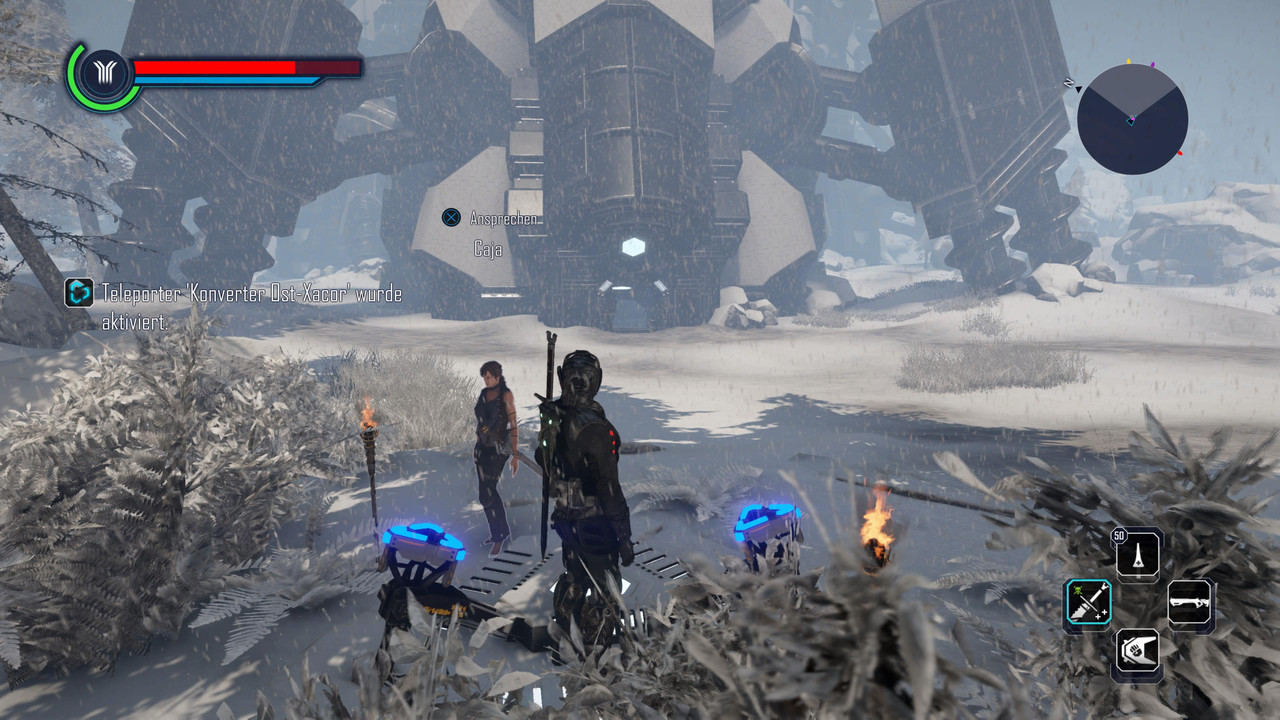This screenshot has height=720, width=1280.
Task: Open the circular minimap
Action: point(1132,120)
